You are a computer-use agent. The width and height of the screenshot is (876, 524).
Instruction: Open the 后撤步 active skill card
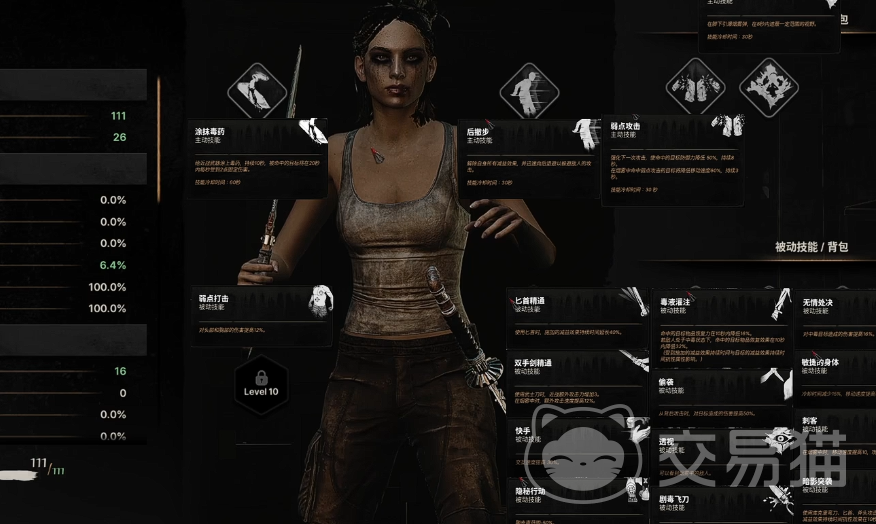click(x=530, y=156)
